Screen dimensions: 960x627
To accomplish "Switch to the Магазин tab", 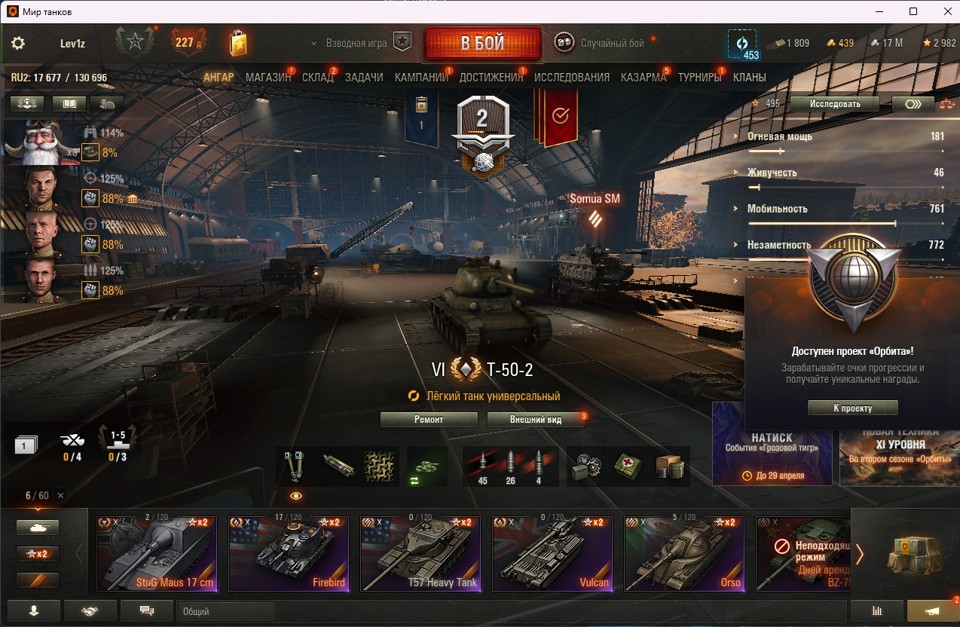I will [268, 77].
